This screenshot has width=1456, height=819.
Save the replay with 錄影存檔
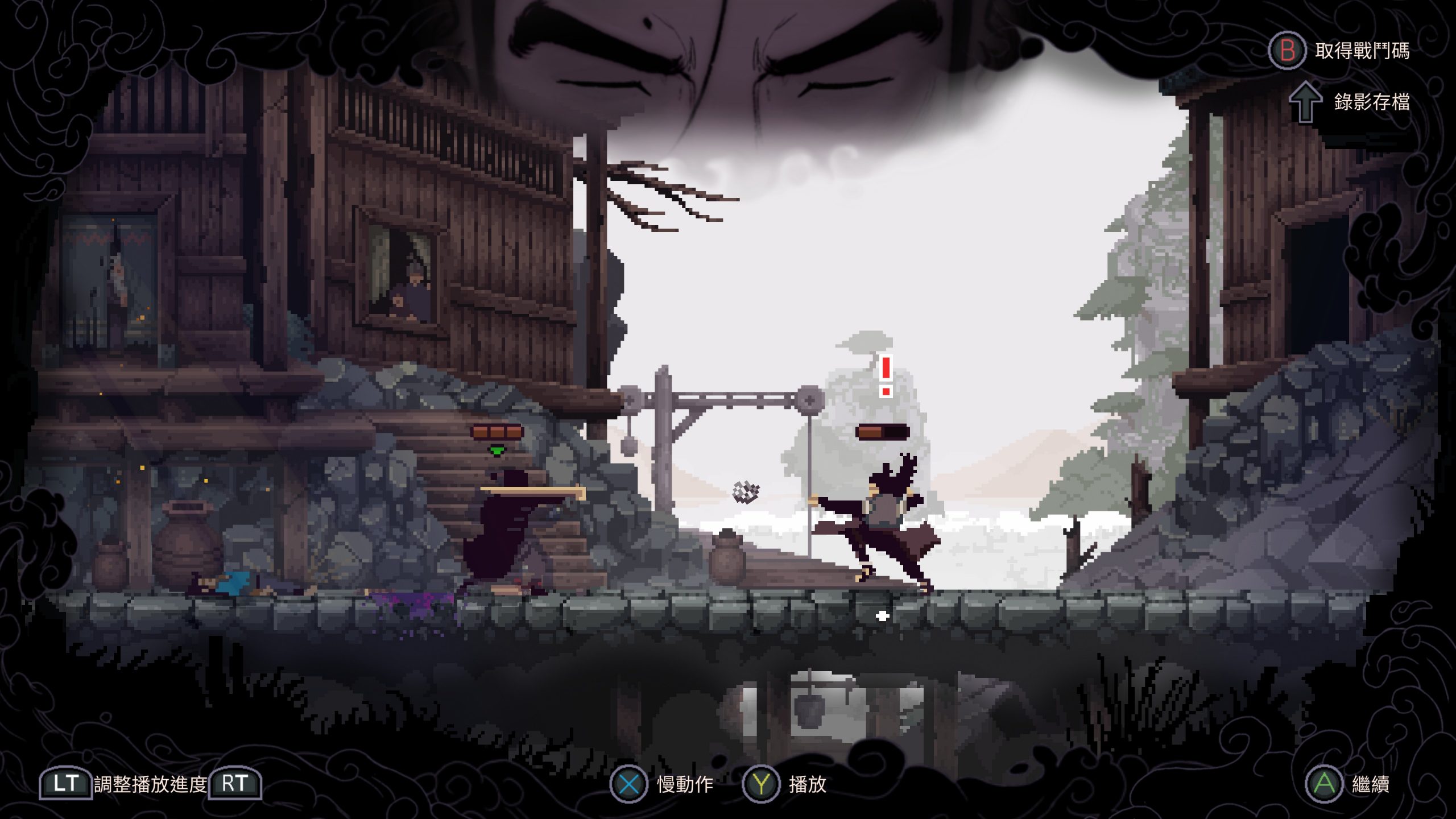pos(1351,102)
